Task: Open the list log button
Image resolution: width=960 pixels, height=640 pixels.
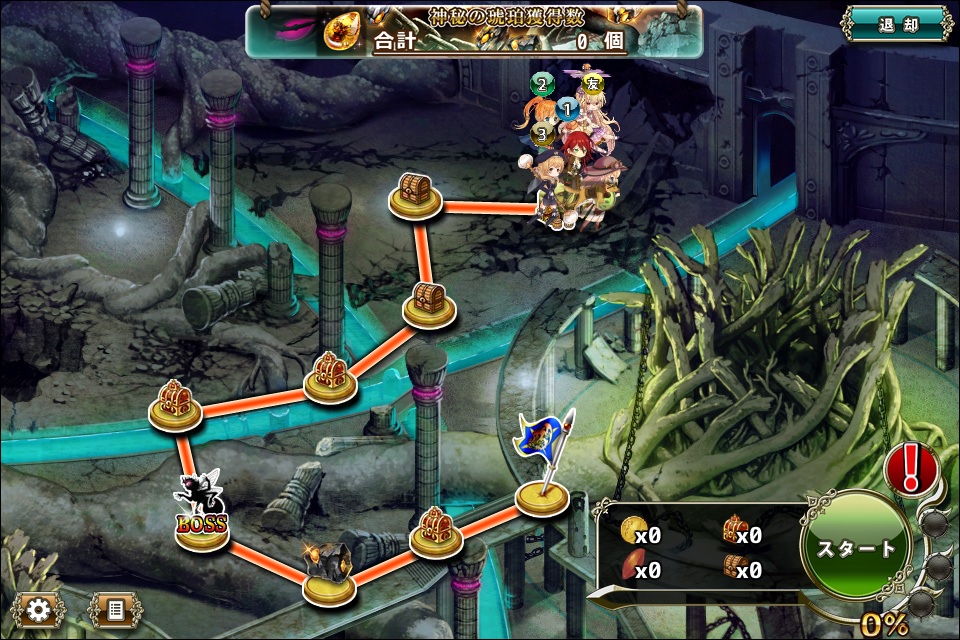Action: [x=115, y=609]
